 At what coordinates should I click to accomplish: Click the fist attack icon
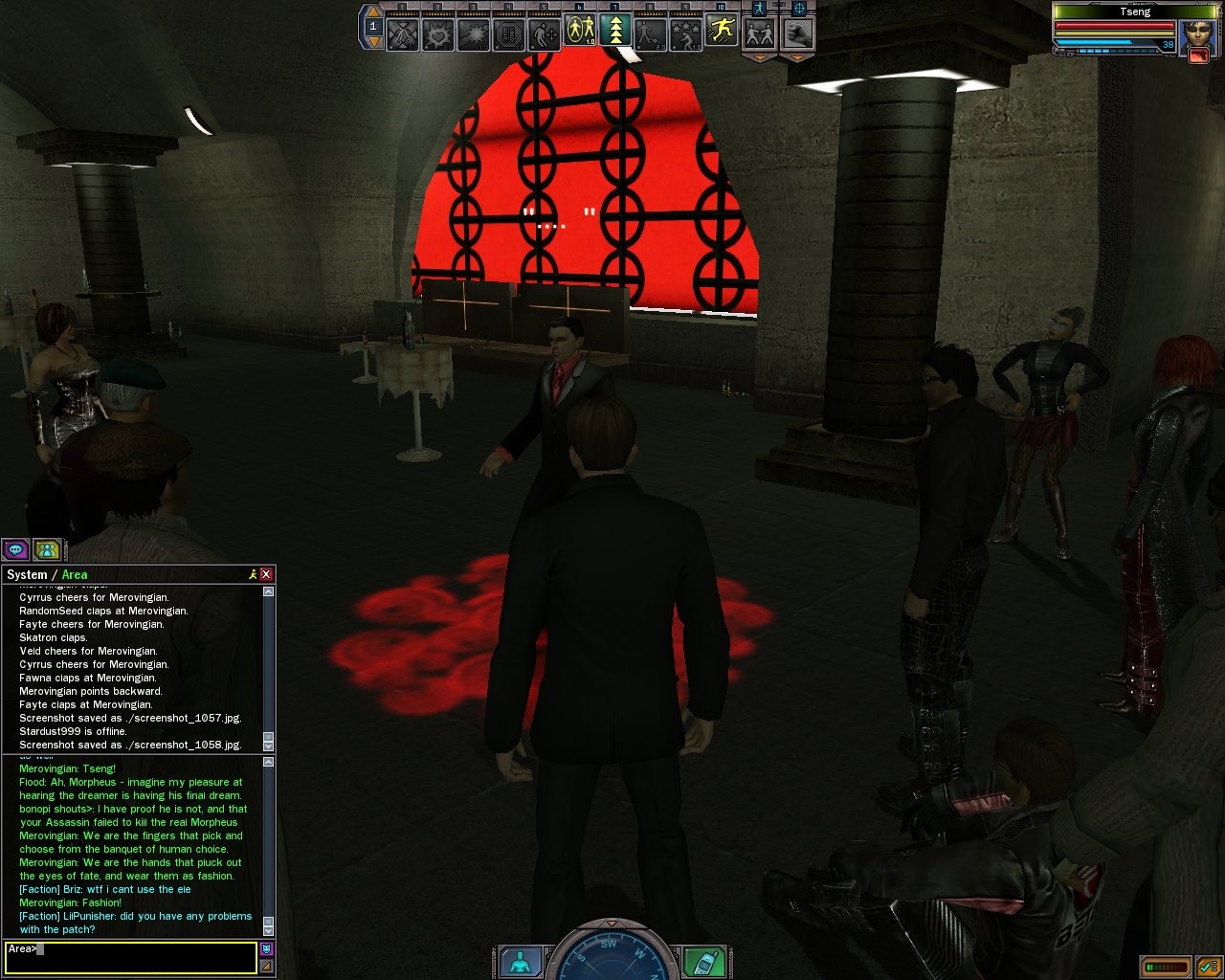pos(797,34)
